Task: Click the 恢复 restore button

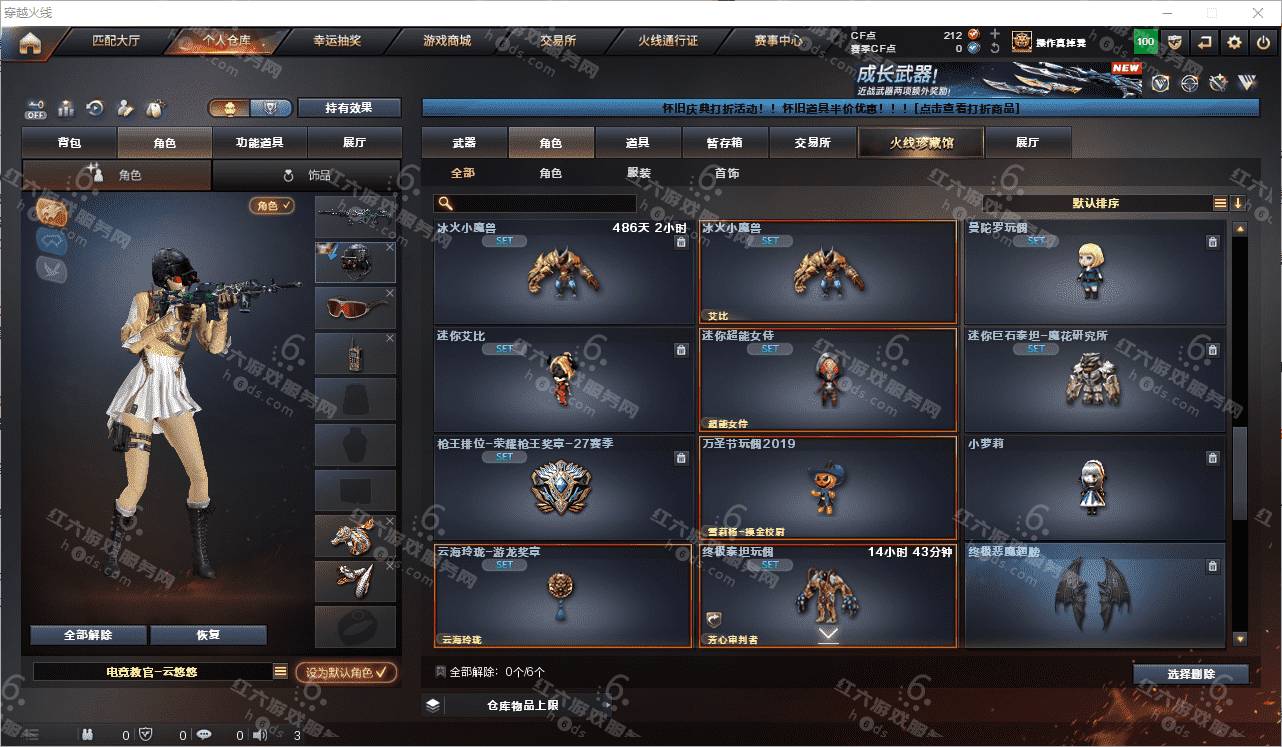Action: (208, 635)
